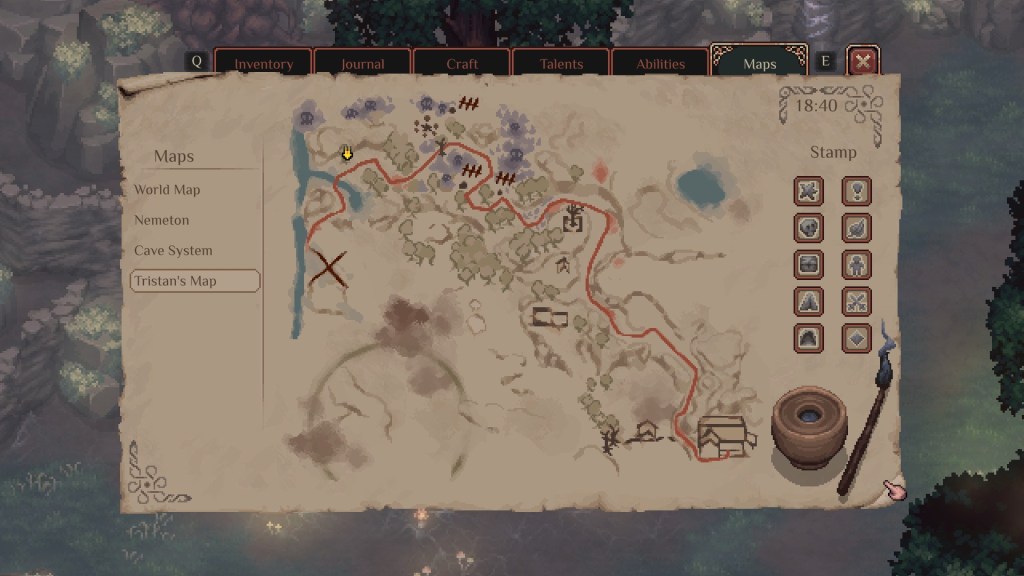The height and width of the screenshot is (576, 1024).
Task: Choose the diamond shape stamp
Action: [856, 338]
